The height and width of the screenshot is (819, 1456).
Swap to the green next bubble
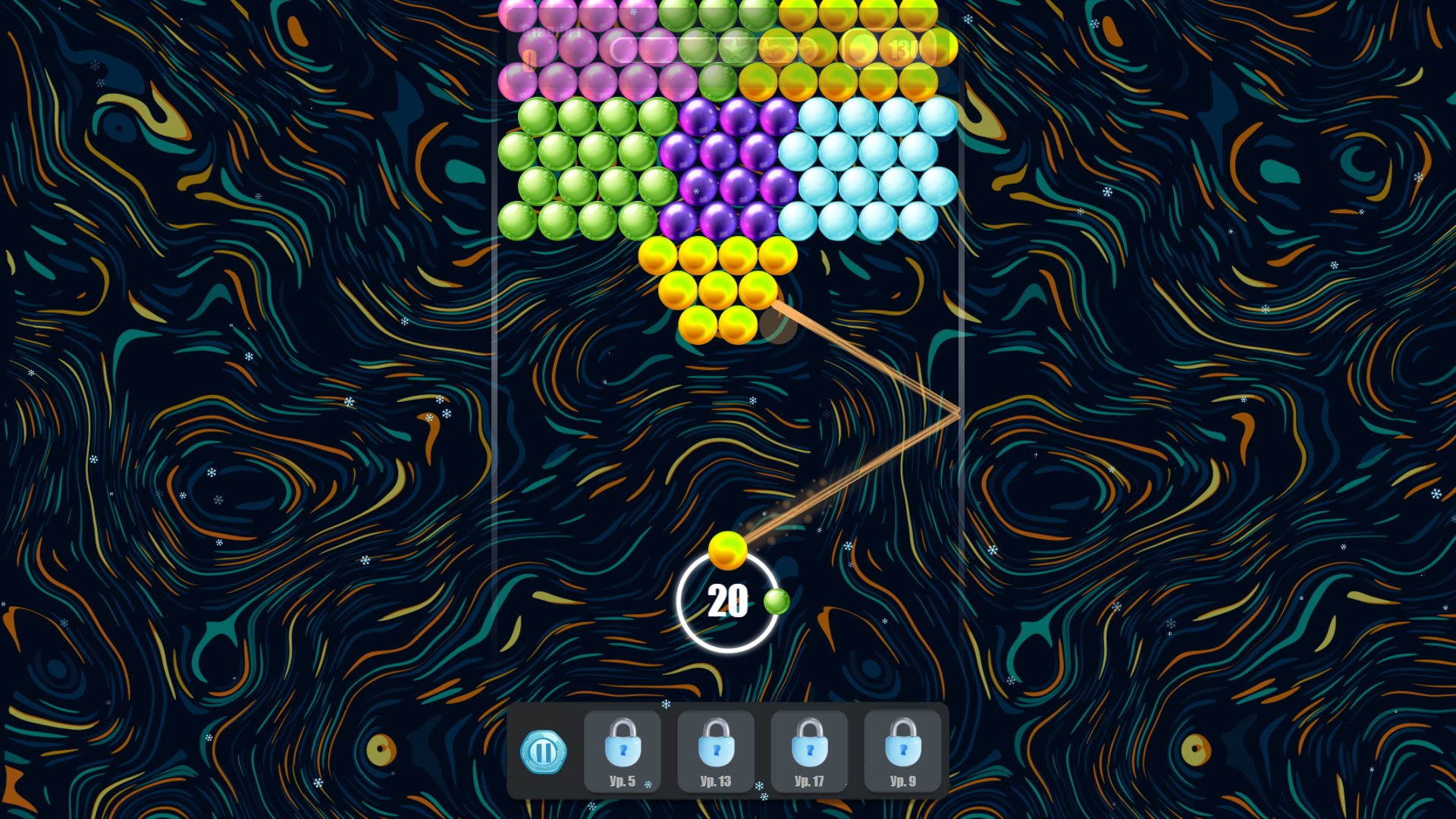click(x=776, y=601)
